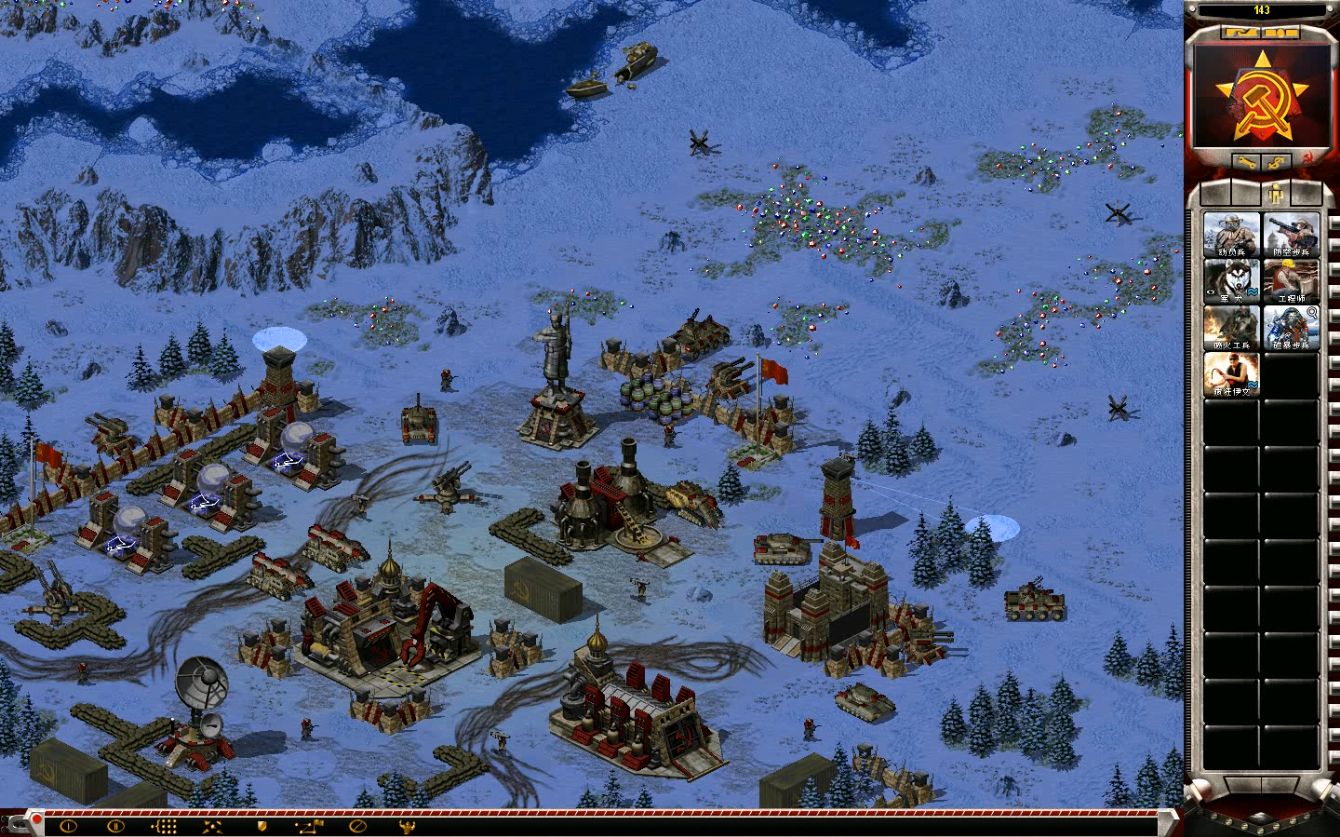Screen dimensions: 1340x837
Task: Queue a Flak Trooper cameo
Action: (1291, 234)
